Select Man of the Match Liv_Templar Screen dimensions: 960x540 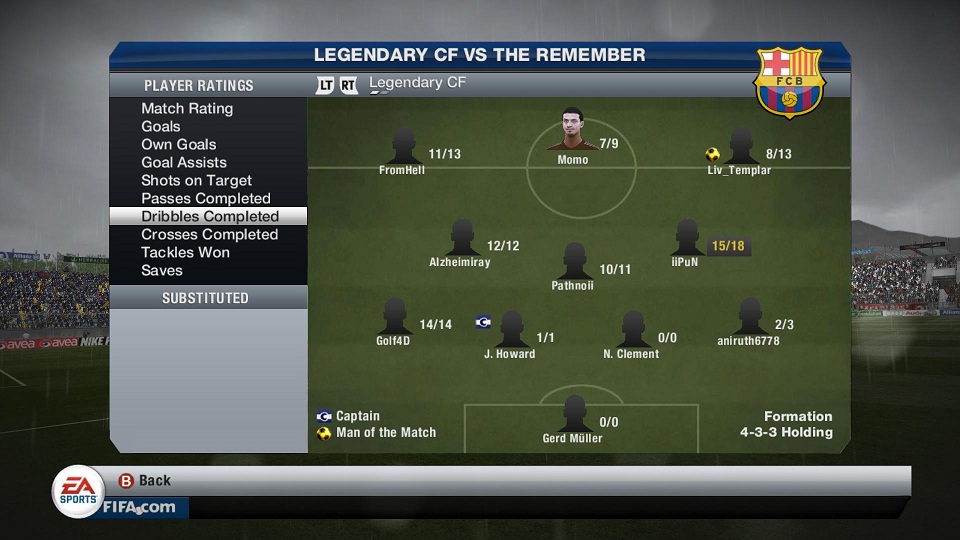[740, 148]
